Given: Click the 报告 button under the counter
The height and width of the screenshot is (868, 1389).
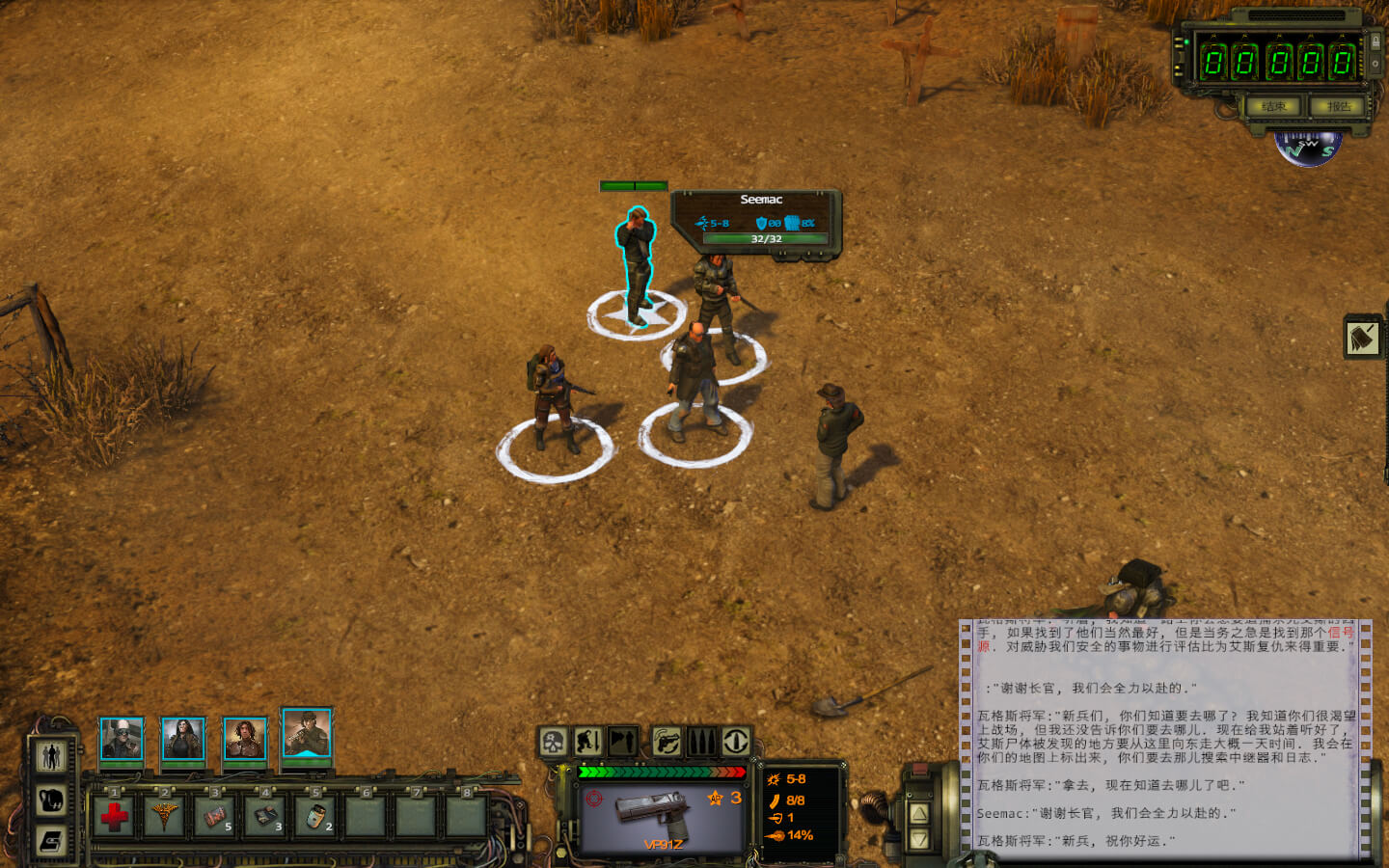Looking at the screenshot, I should click(1339, 106).
